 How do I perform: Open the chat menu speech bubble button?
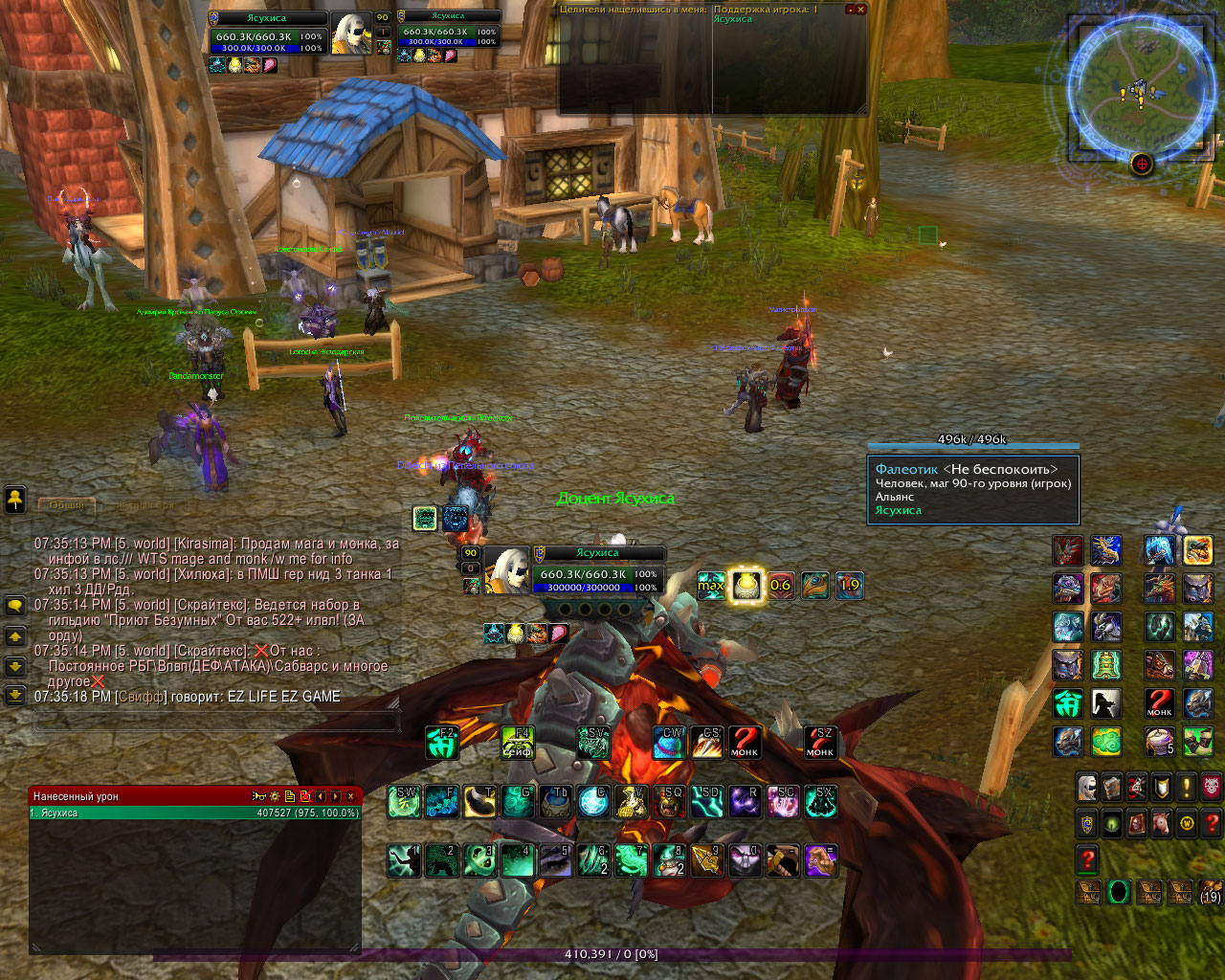(15, 606)
